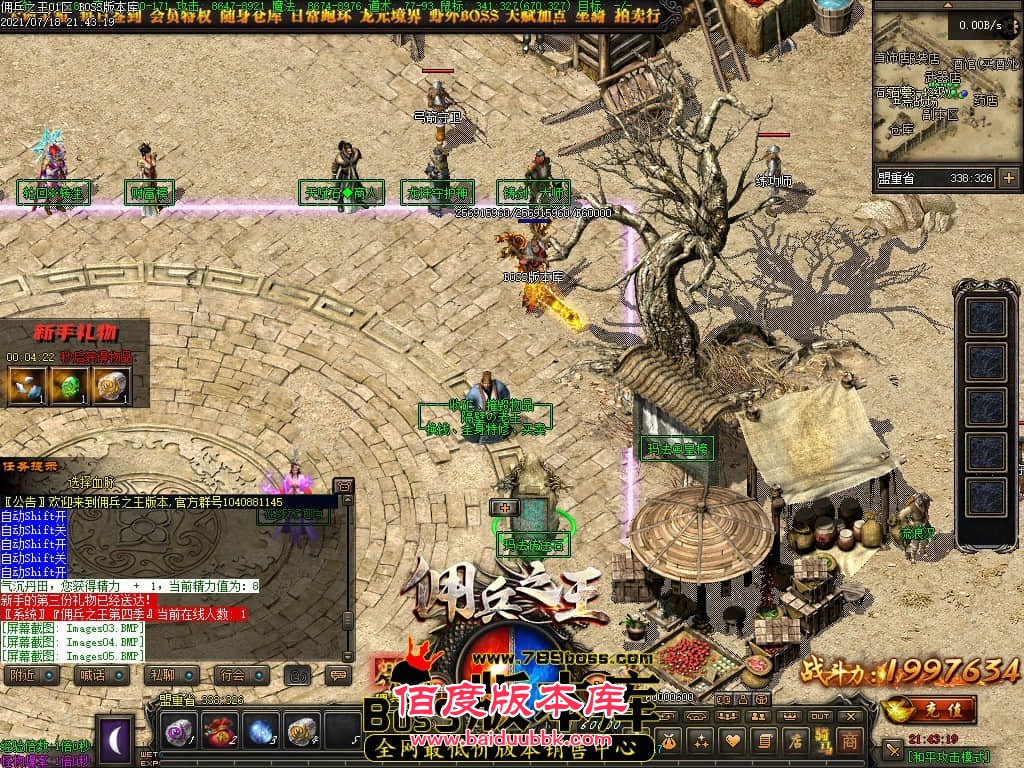This screenshot has height=768, width=1024.
Task: Use the red pouch in hotbar slot 2
Action: coord(219,731)
